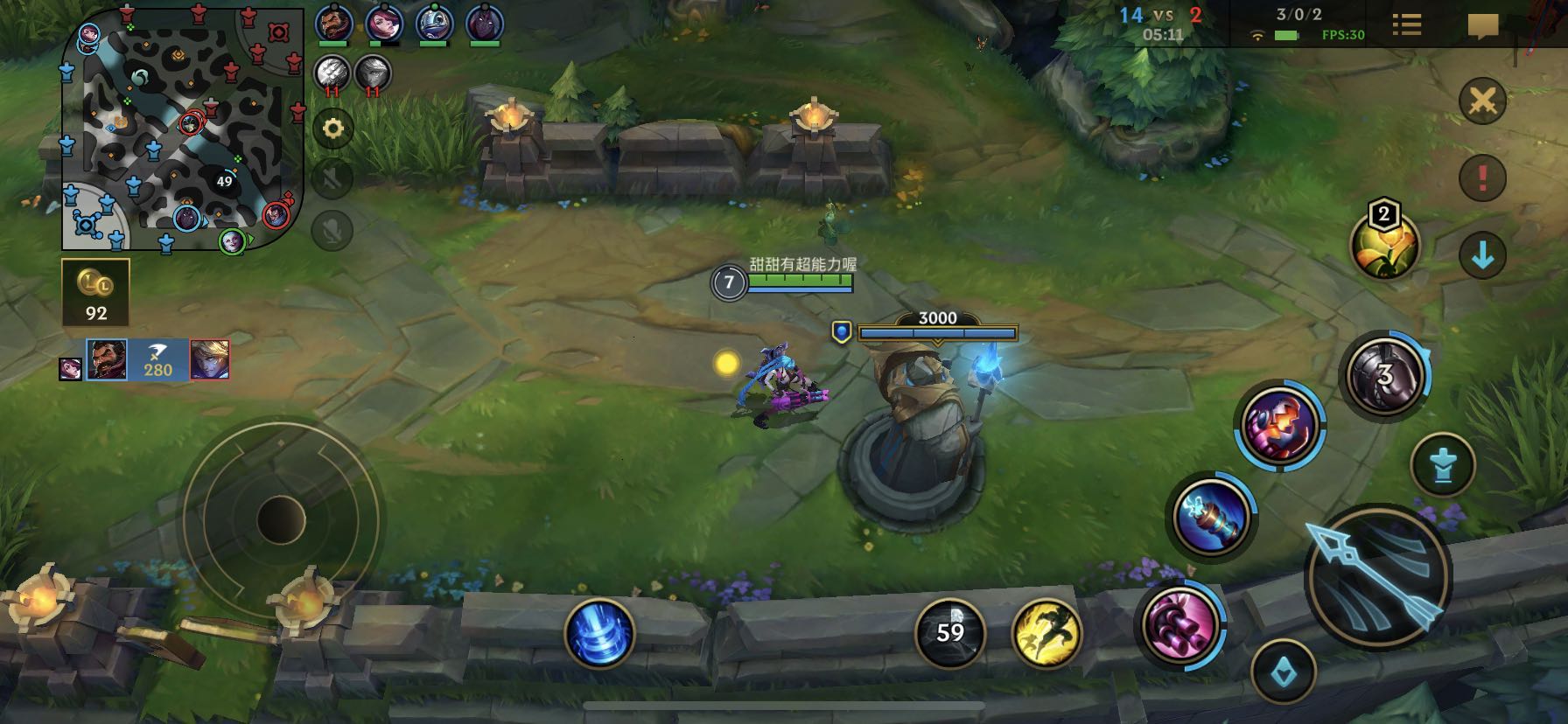Select the target-minion attack button
The height and width of the screenshot is (724, 1568).
click(1284, 672)
